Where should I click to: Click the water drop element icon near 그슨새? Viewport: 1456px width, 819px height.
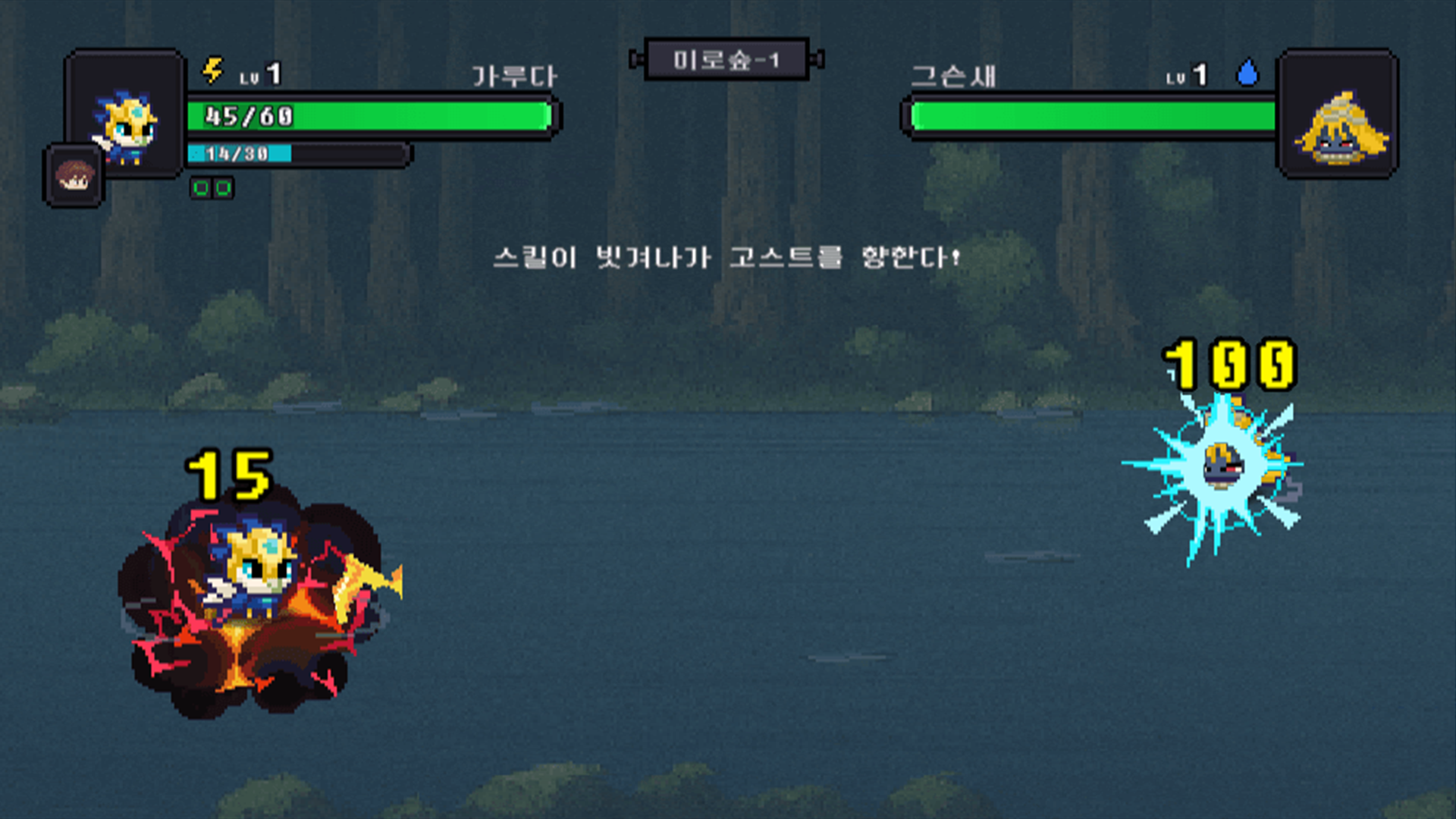click(1249, 71)
